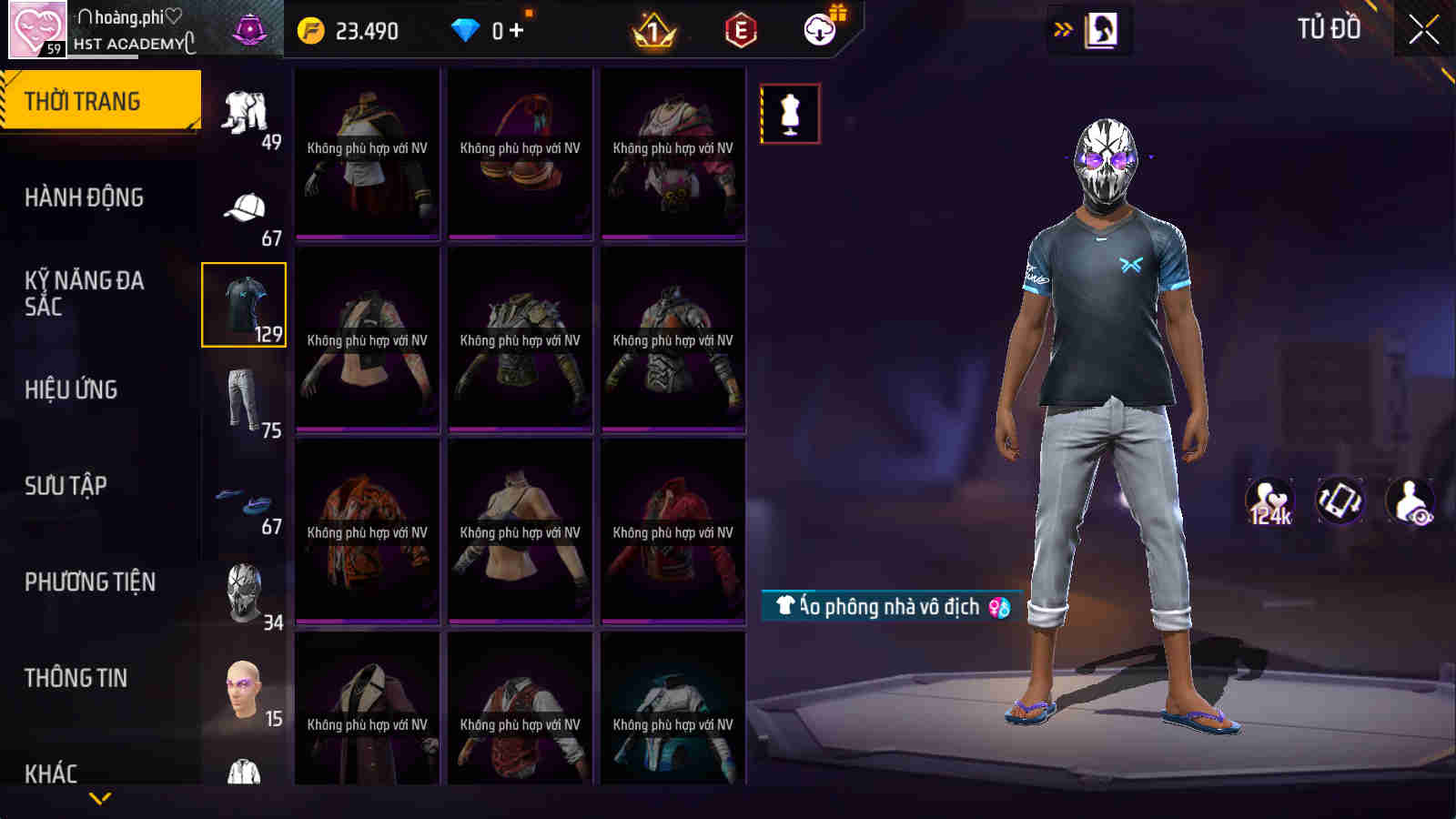Click the red Elite badge icon

(x=739, y=29)
